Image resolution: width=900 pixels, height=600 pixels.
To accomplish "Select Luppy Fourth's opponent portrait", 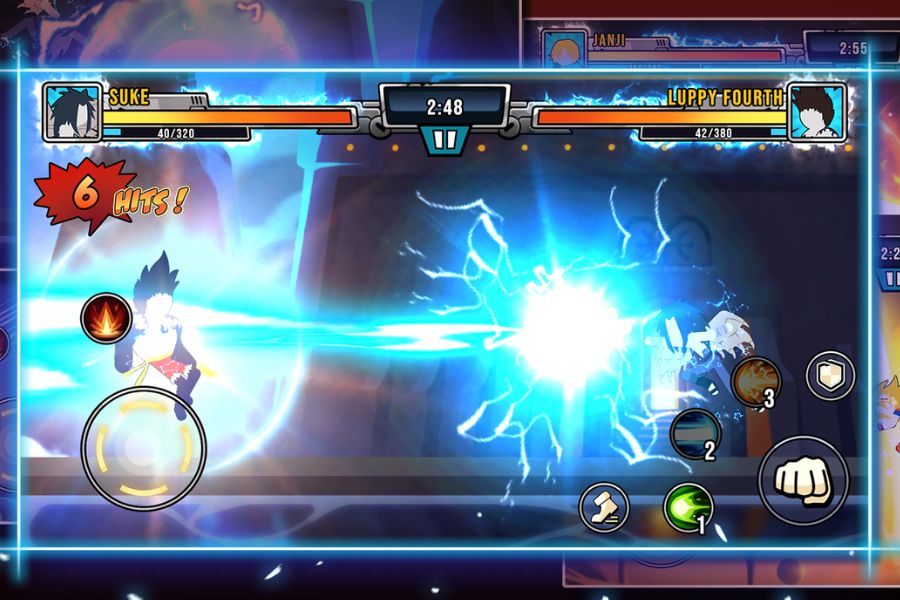I will tap(816, 111).
